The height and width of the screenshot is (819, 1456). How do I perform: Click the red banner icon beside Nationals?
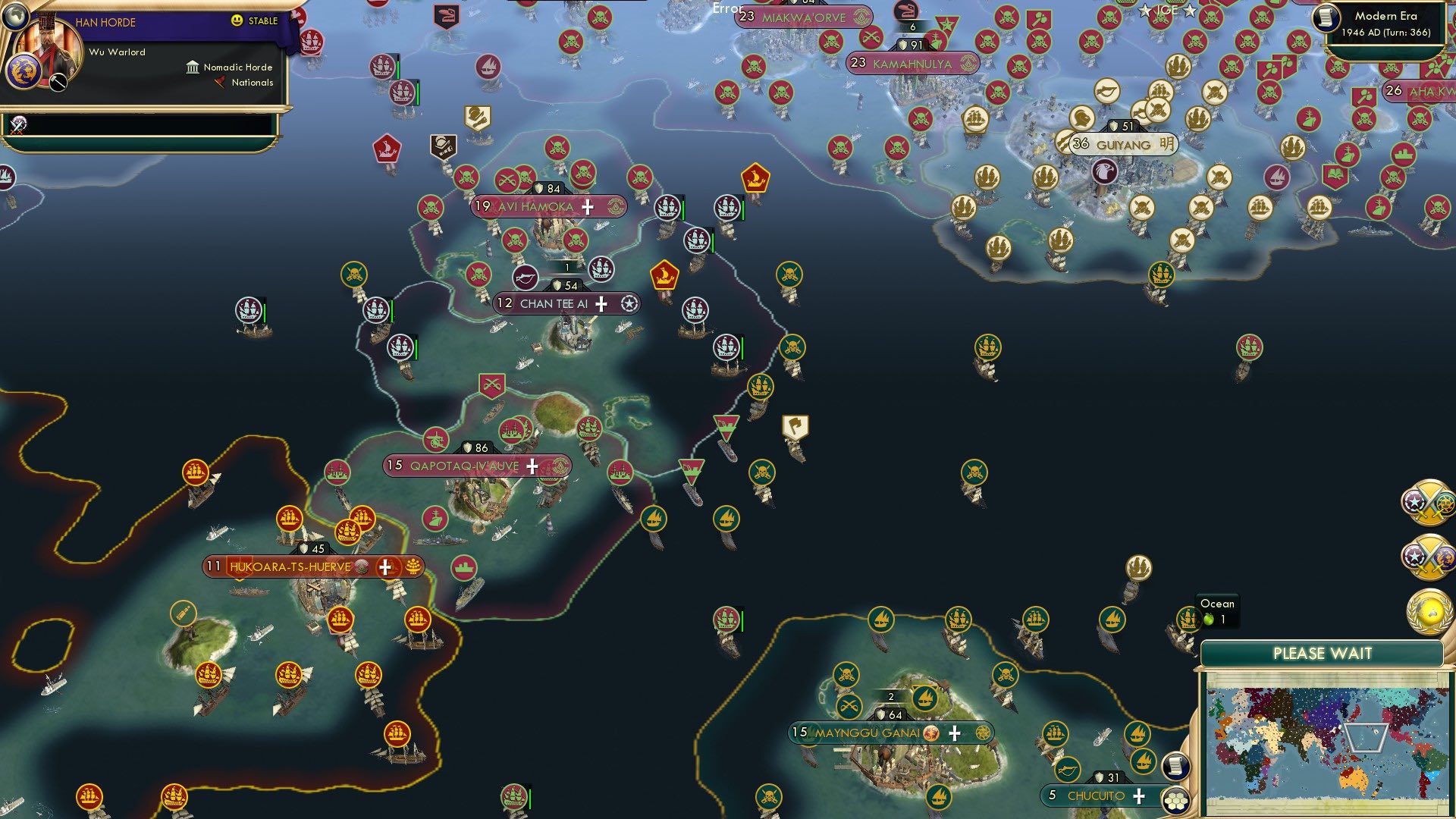click(221, 83)
